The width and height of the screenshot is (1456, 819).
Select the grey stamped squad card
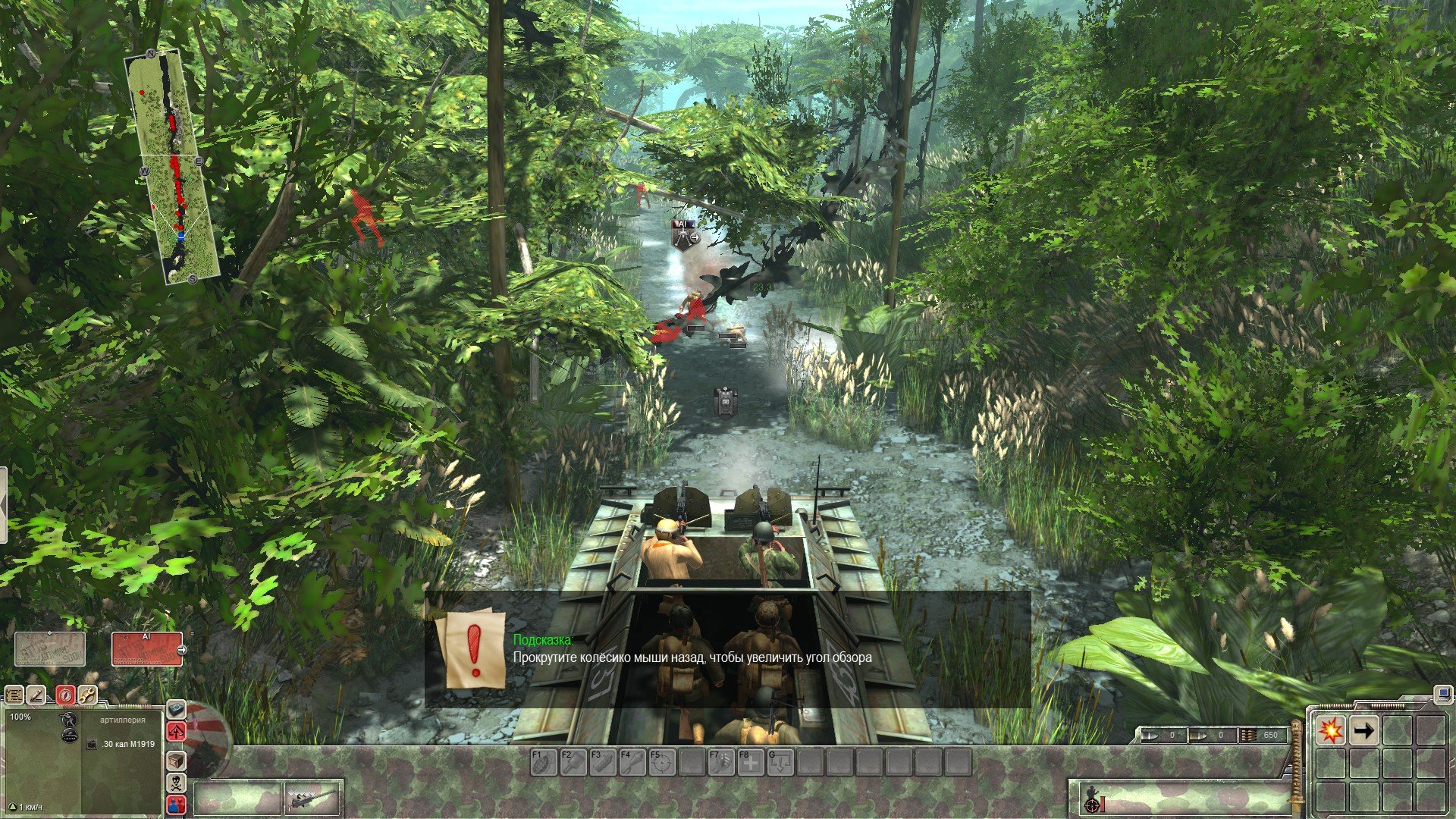point(50,649)
